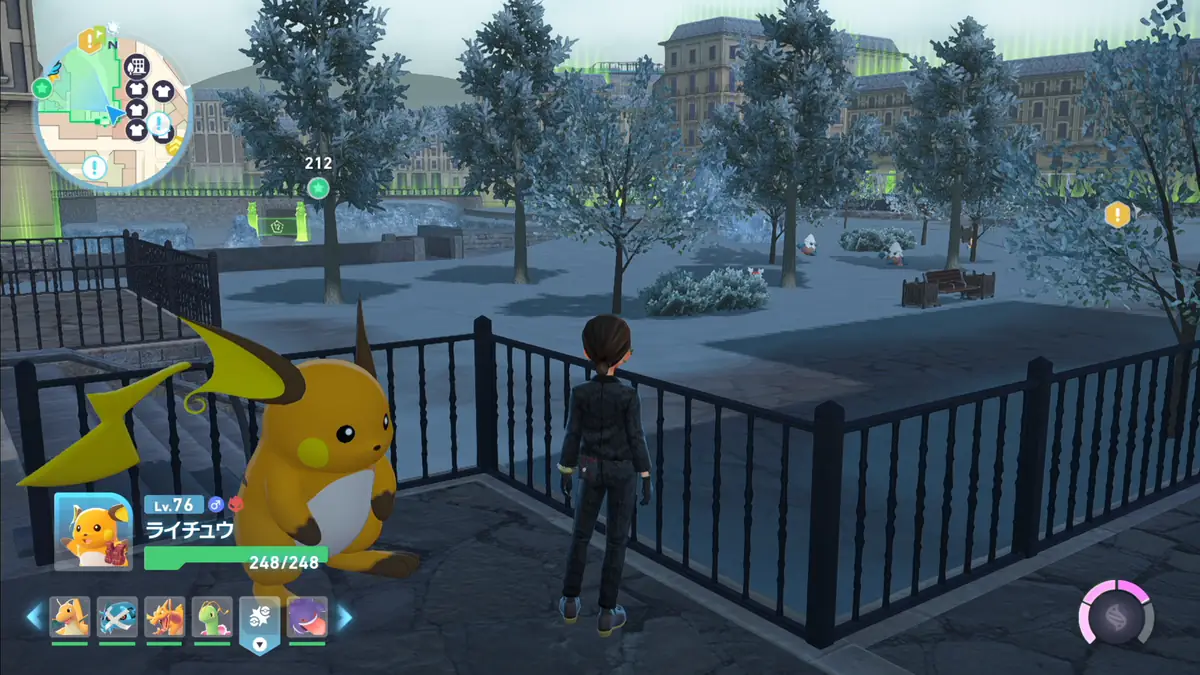The image size is (1200, 675).
Task: Click the lowest blue exclamation minimap marker
Action: point(94,167)
